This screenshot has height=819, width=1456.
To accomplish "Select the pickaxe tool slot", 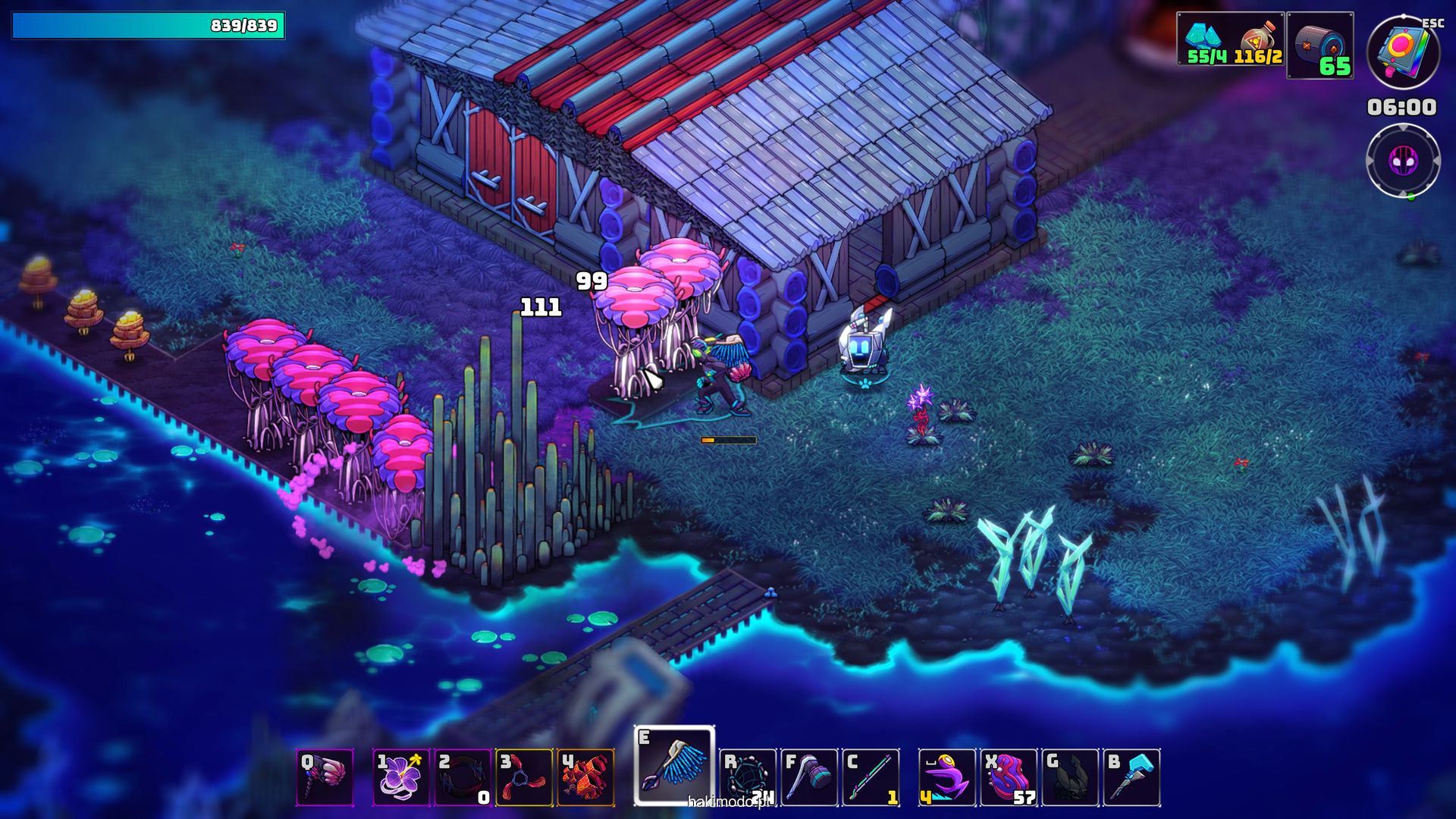I will [x=809, y=777].
